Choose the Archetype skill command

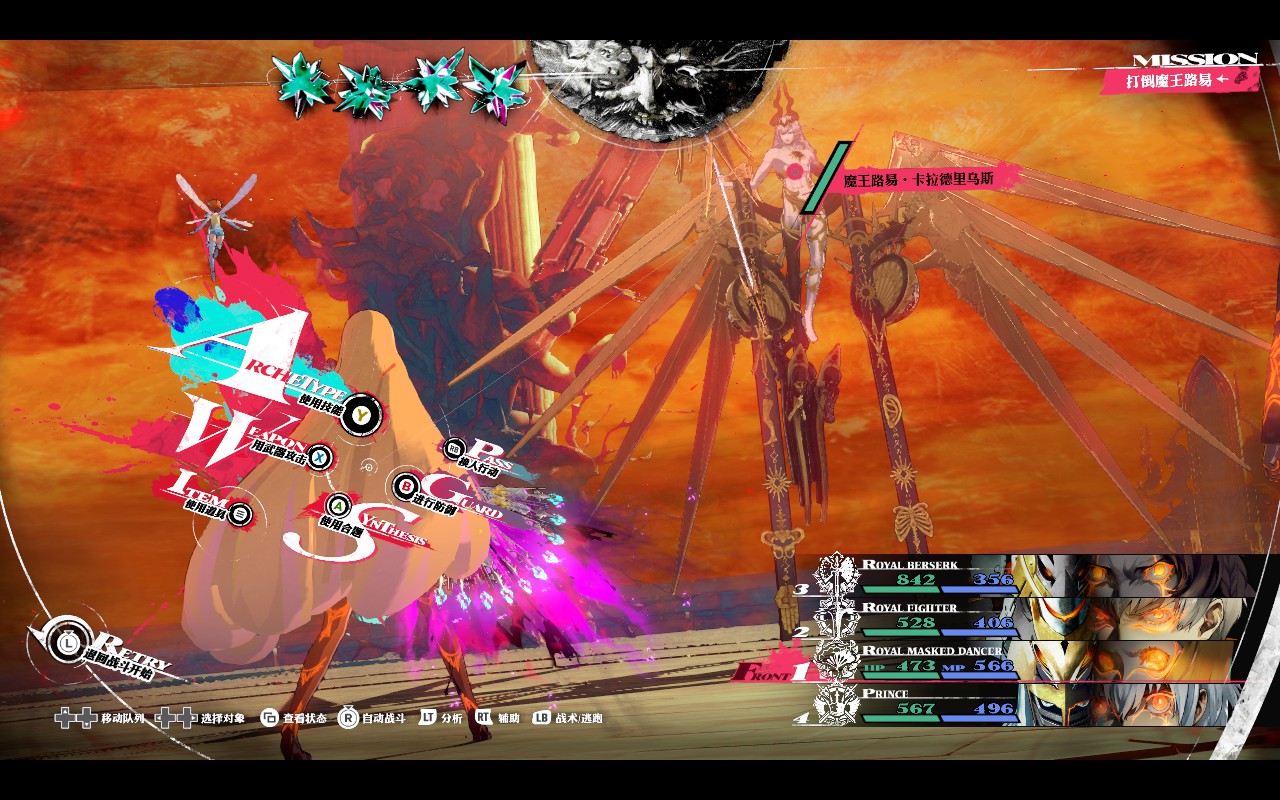(x=360, y=413)
